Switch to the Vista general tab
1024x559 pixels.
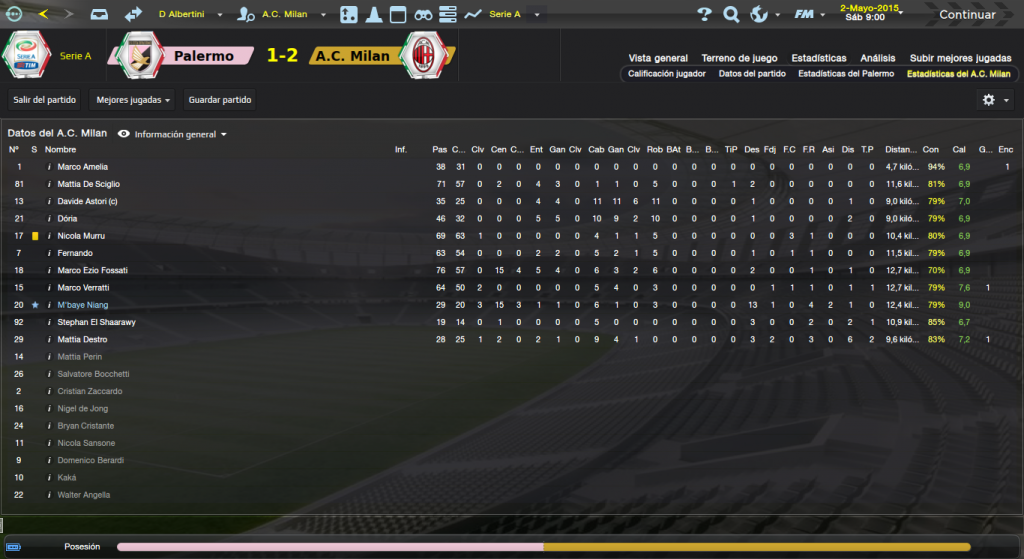(658, 58)
